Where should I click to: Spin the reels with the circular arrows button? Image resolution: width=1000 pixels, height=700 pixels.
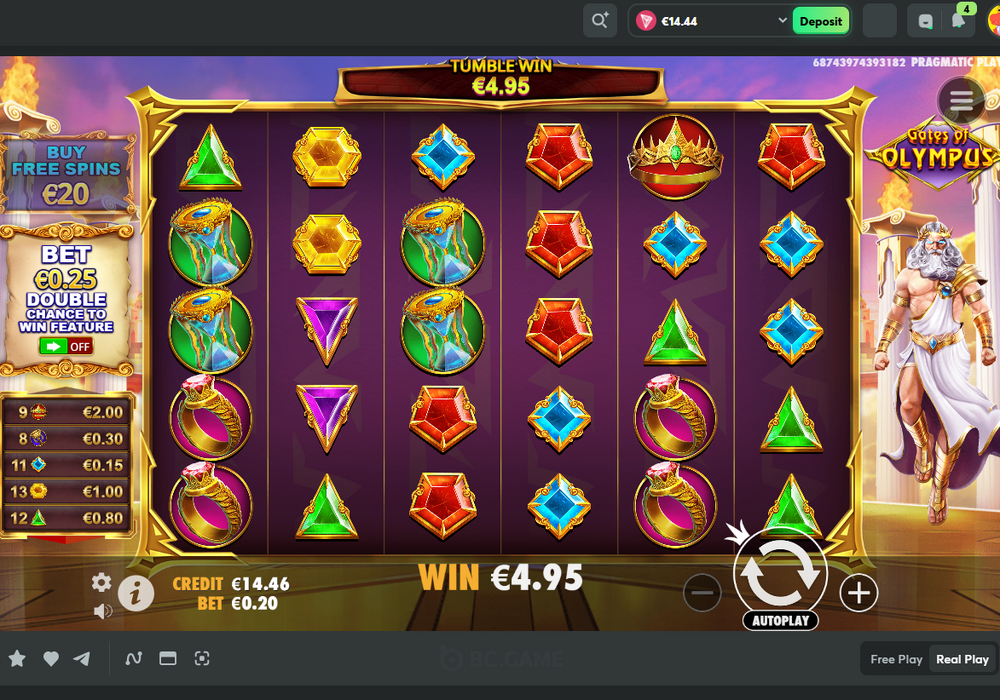coord(780,573)
